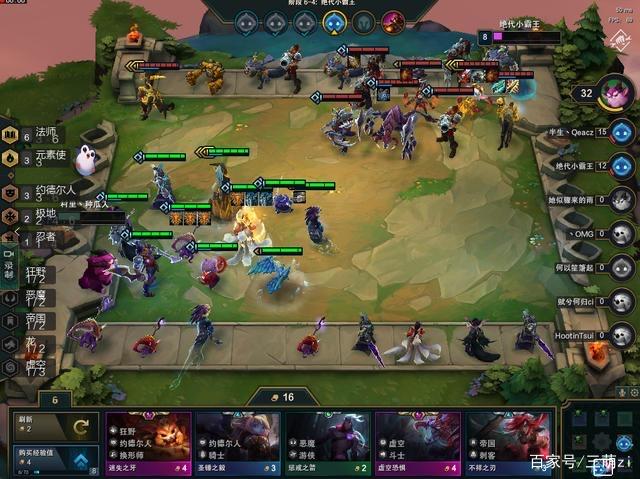This screenshot has height=479, width=640.
Task: Refresh the shop with 刷新
Action: (52, 426)
